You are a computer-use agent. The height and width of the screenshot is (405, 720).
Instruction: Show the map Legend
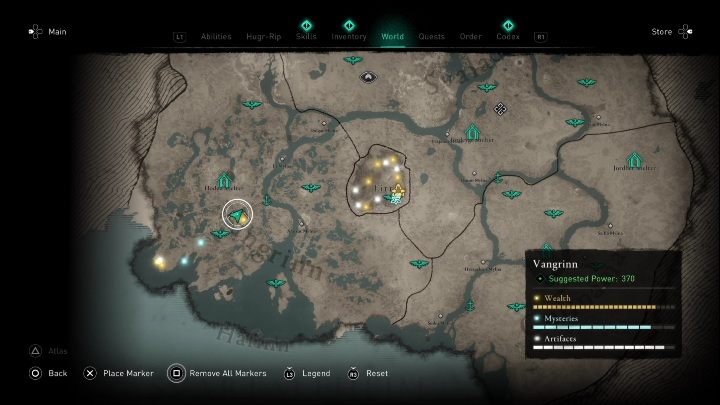pyautogui.click(x=308, y=373)
